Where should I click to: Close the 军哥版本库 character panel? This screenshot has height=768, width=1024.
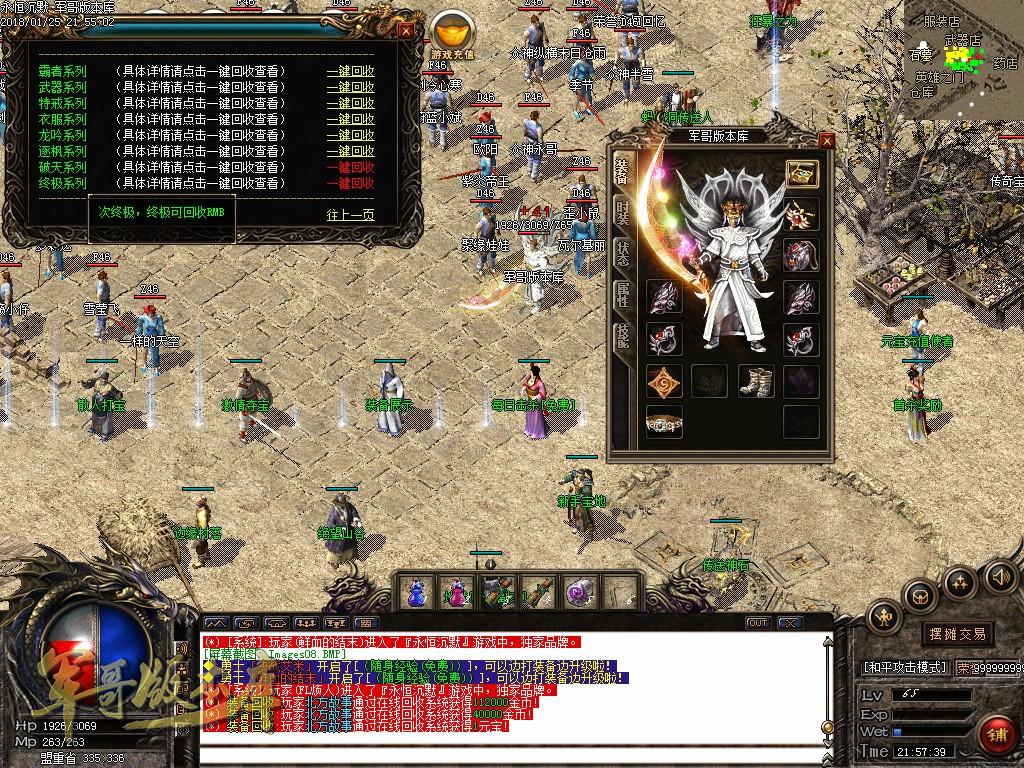pyautogui.click(x=826, y=140)
